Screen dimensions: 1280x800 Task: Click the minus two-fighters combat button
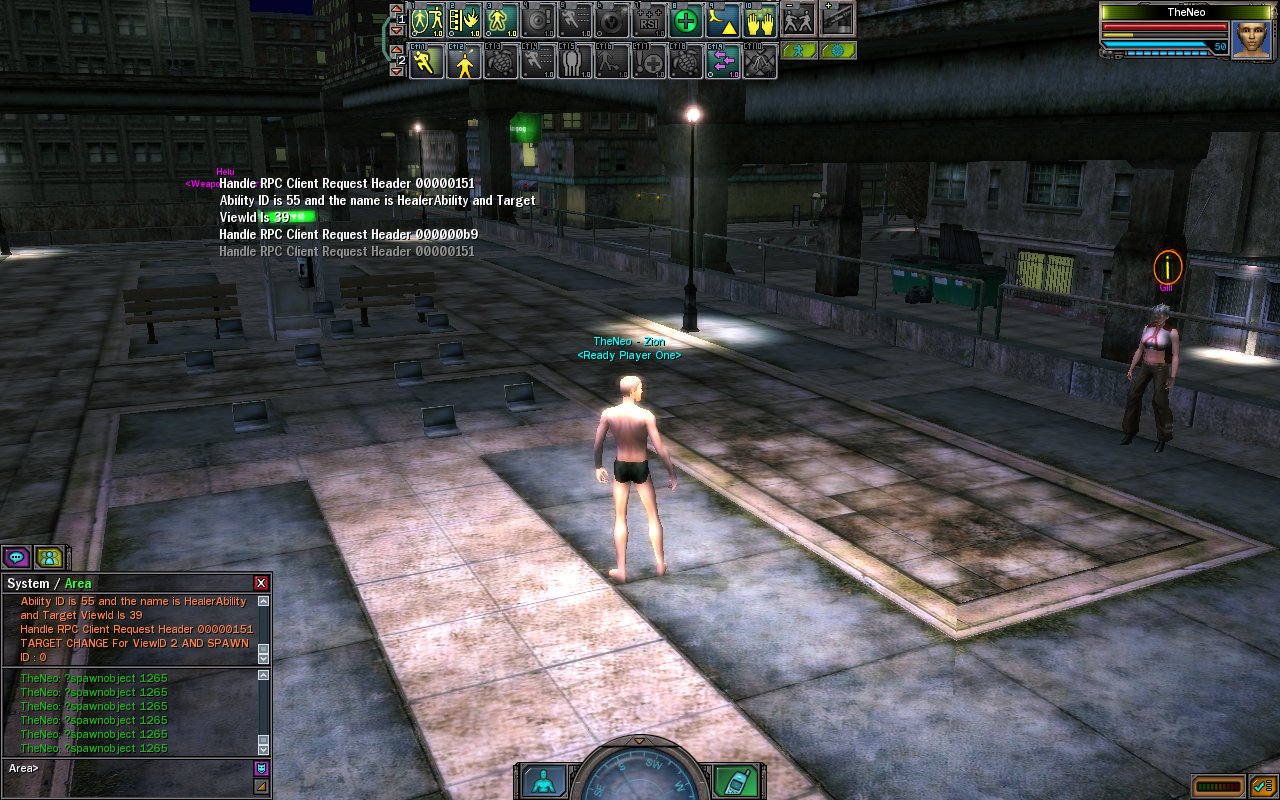(798, 18)
